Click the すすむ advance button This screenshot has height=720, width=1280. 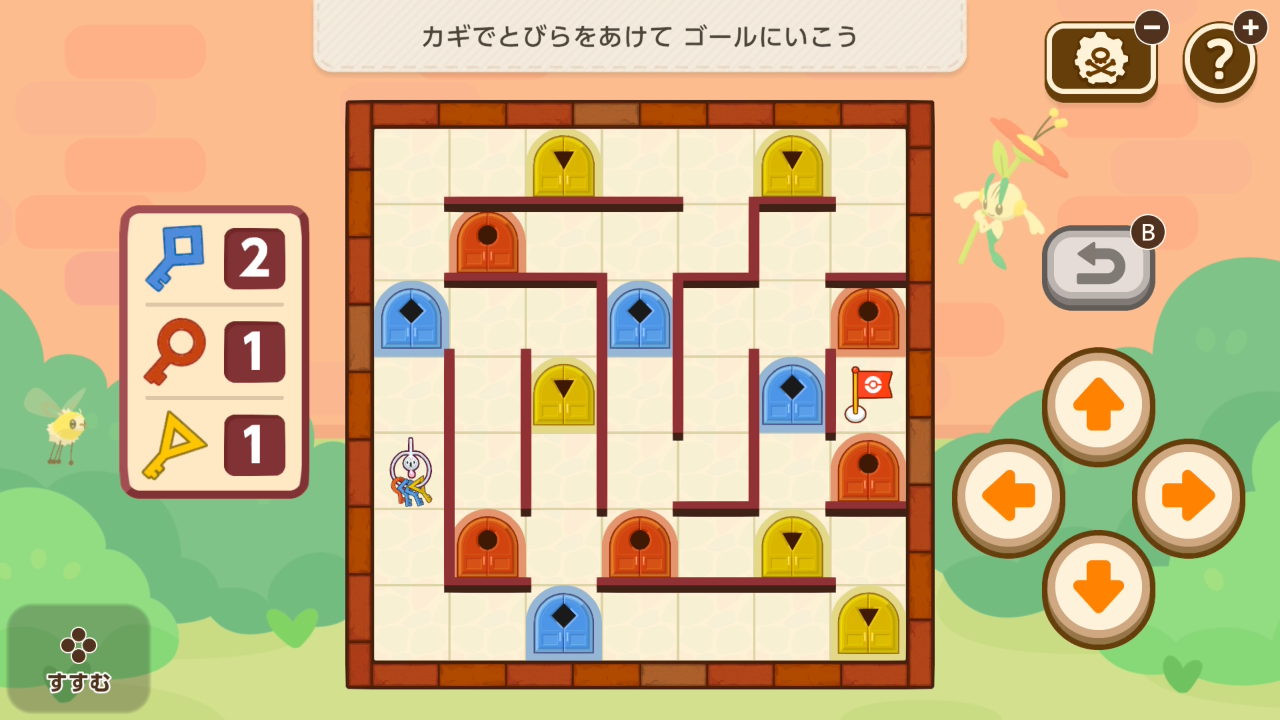79,659
